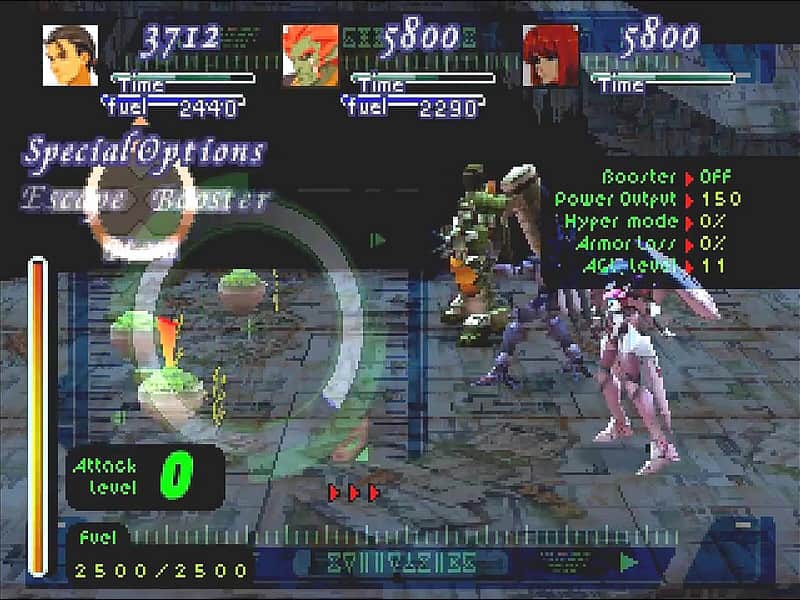Image resolution: width=800 pixels, height=600 pixels.
Task: Select the Booster special option
Action: pos(209,199)
